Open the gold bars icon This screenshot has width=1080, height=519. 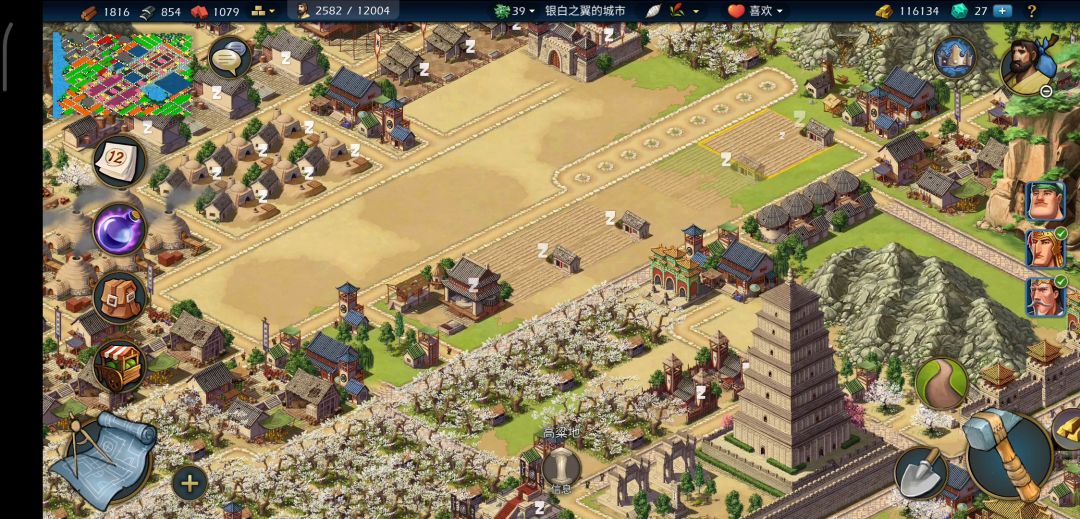click(1066, 428)
